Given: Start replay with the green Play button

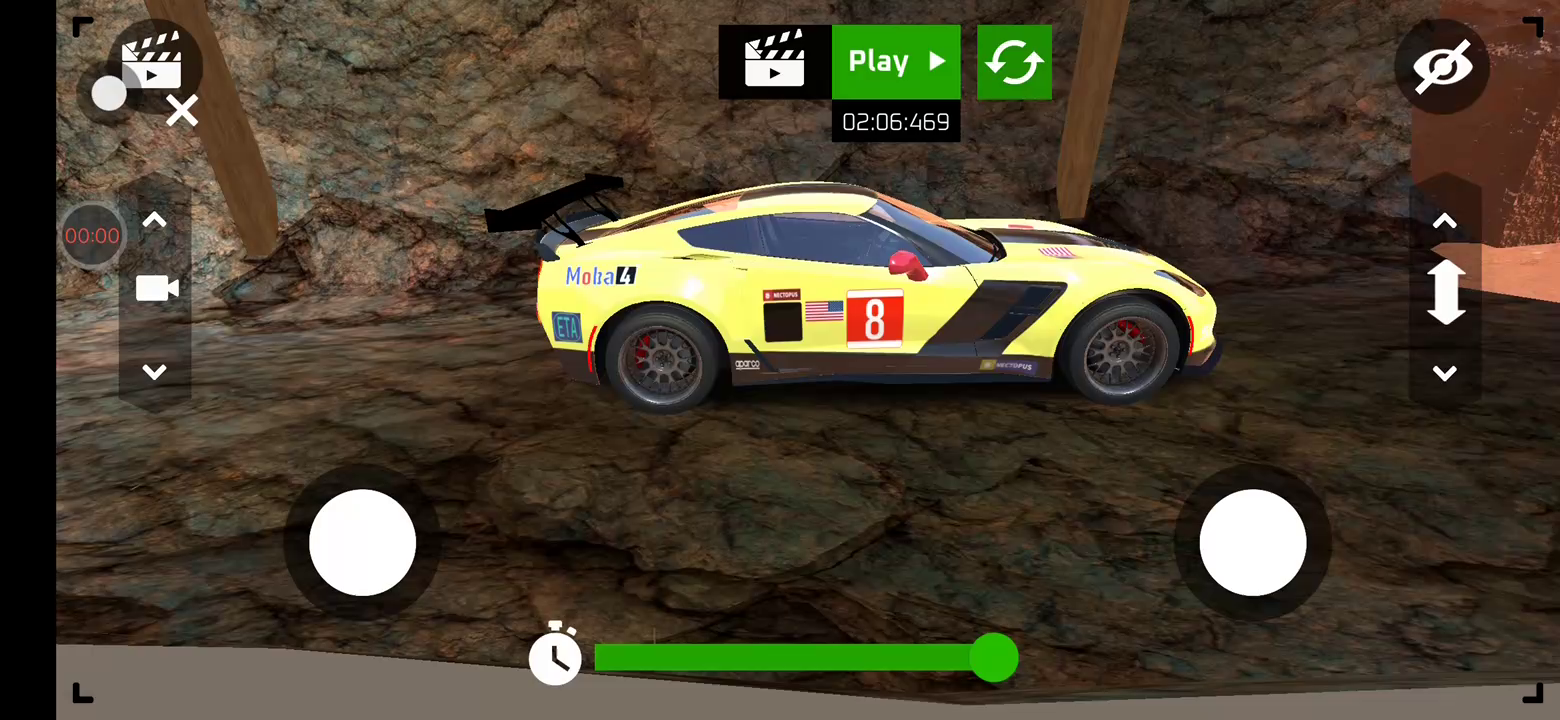Looking at the screenshot, I should pos(896,62).
